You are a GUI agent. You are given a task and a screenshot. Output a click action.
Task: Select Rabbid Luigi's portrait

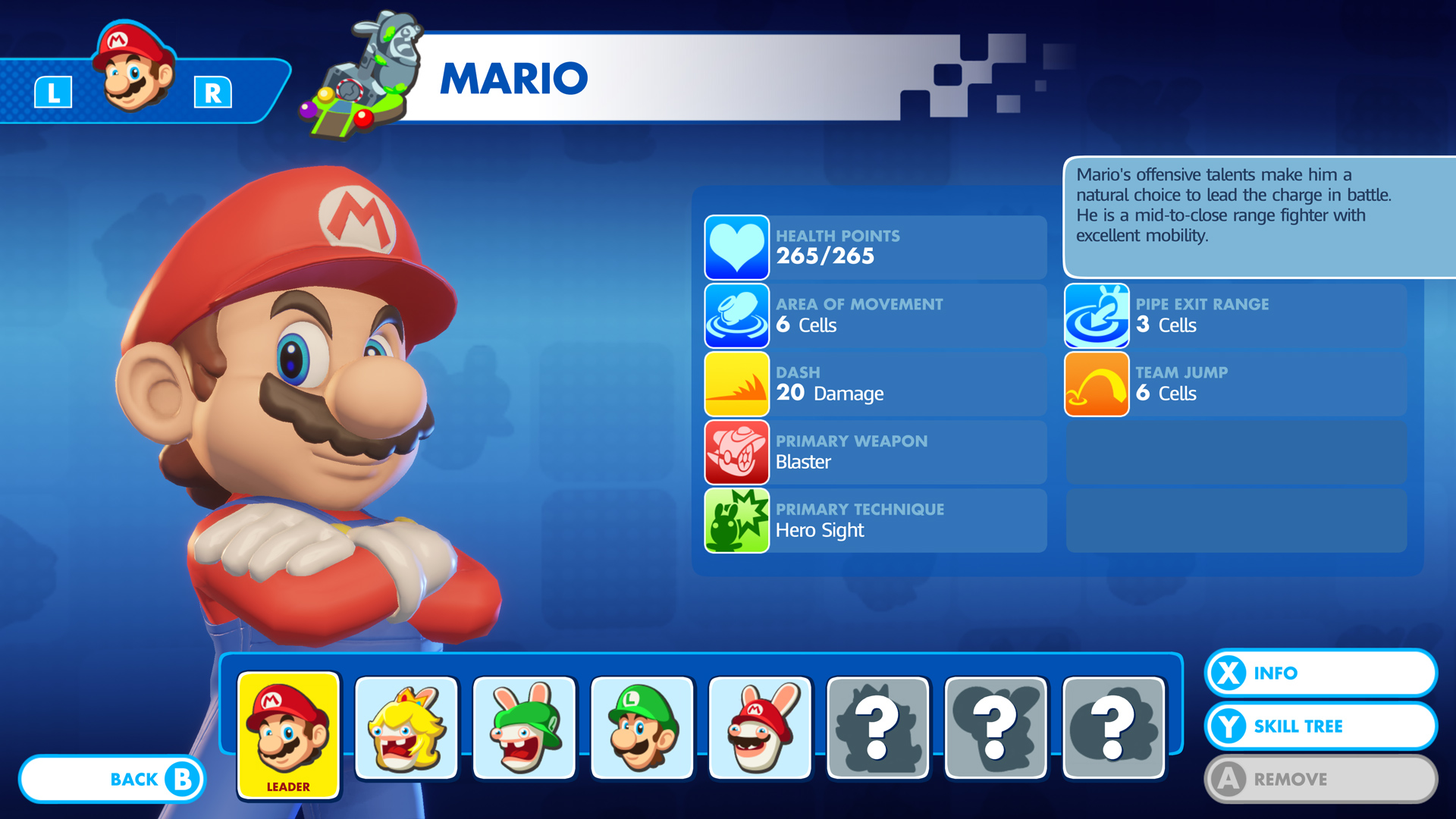tap(524, 726)
